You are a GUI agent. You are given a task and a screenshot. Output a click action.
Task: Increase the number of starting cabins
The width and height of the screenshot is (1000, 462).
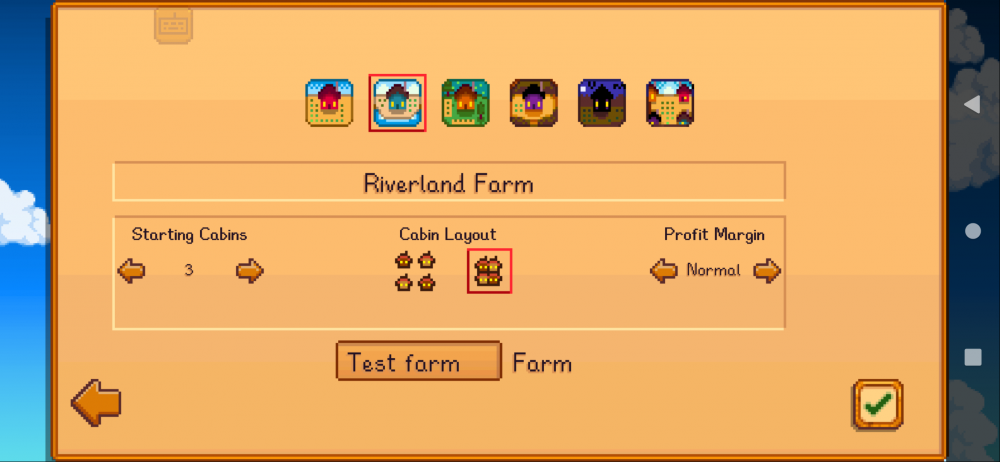[249, 271]
